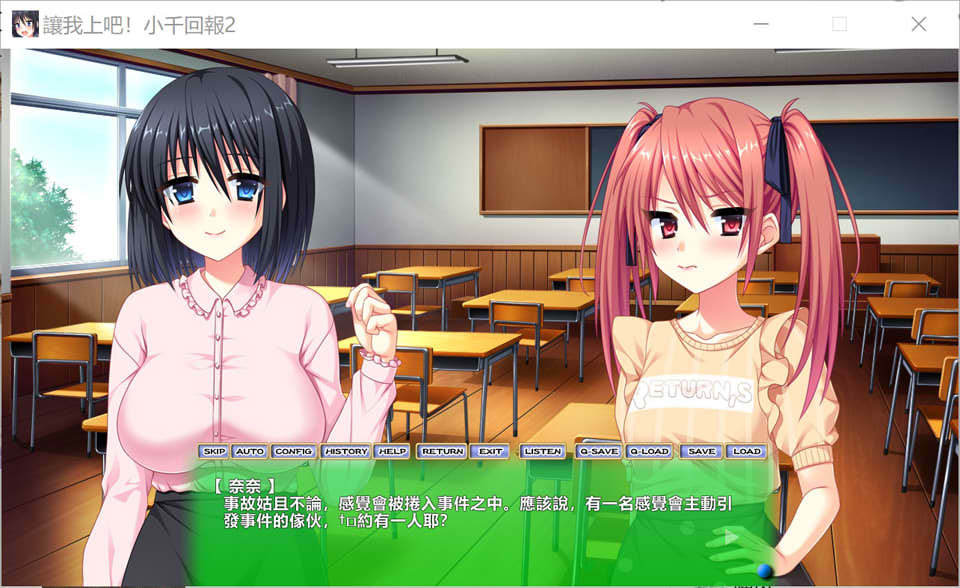Choose EXIT in the dialogue toolbar
Viewport: 960px width, 588px height.
click(490, 451)
